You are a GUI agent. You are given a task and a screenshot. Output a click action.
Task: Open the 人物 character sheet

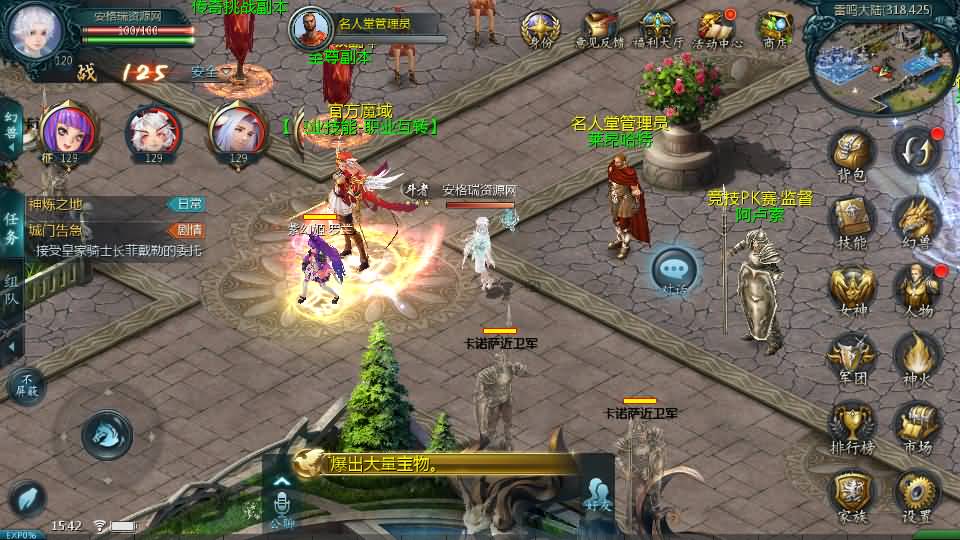pyautogui.click(x=916, y=287)
